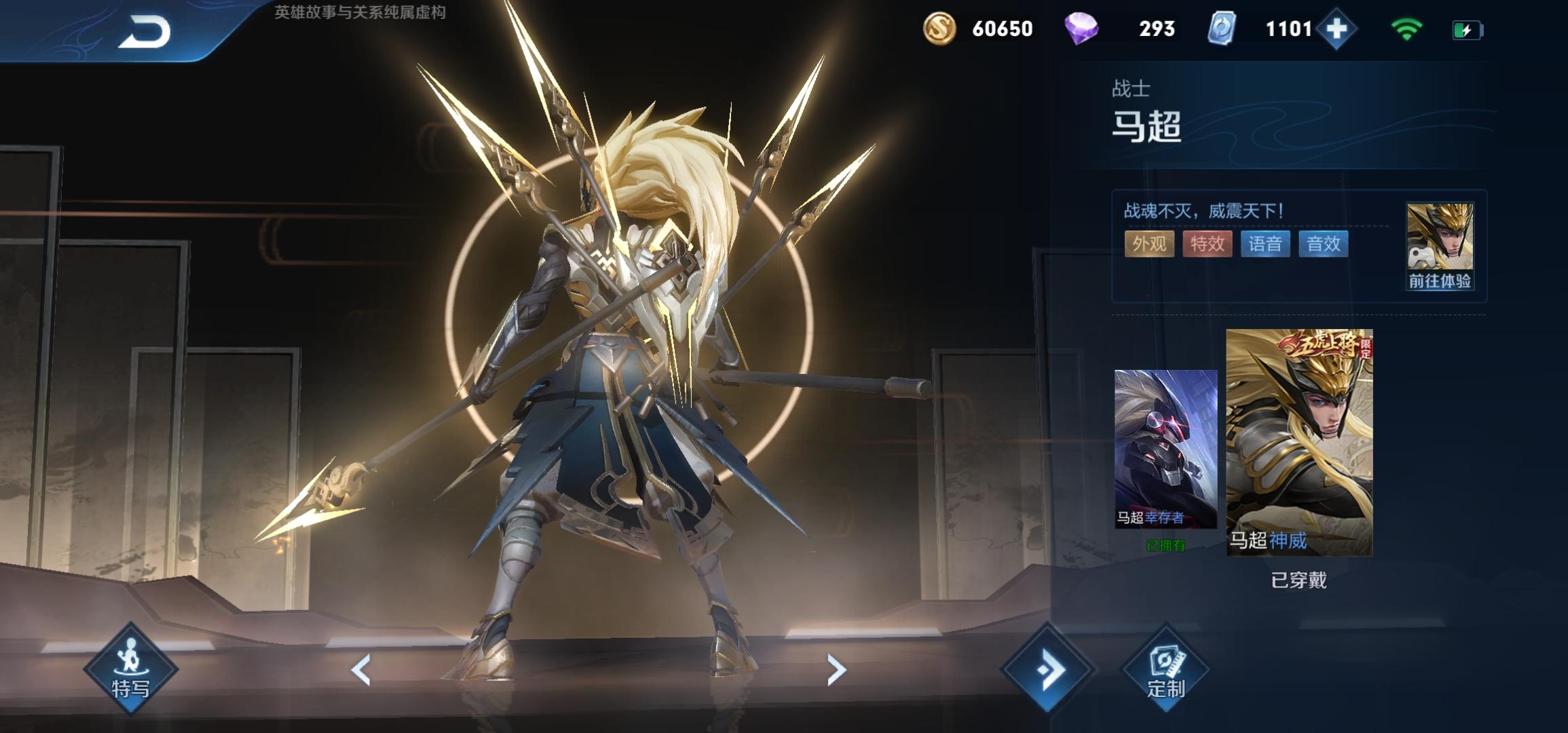Choose the 音效 sound effects tag
Image resolution: width=1568 pixels, height=733 pixels.
tap(1323, 244)
